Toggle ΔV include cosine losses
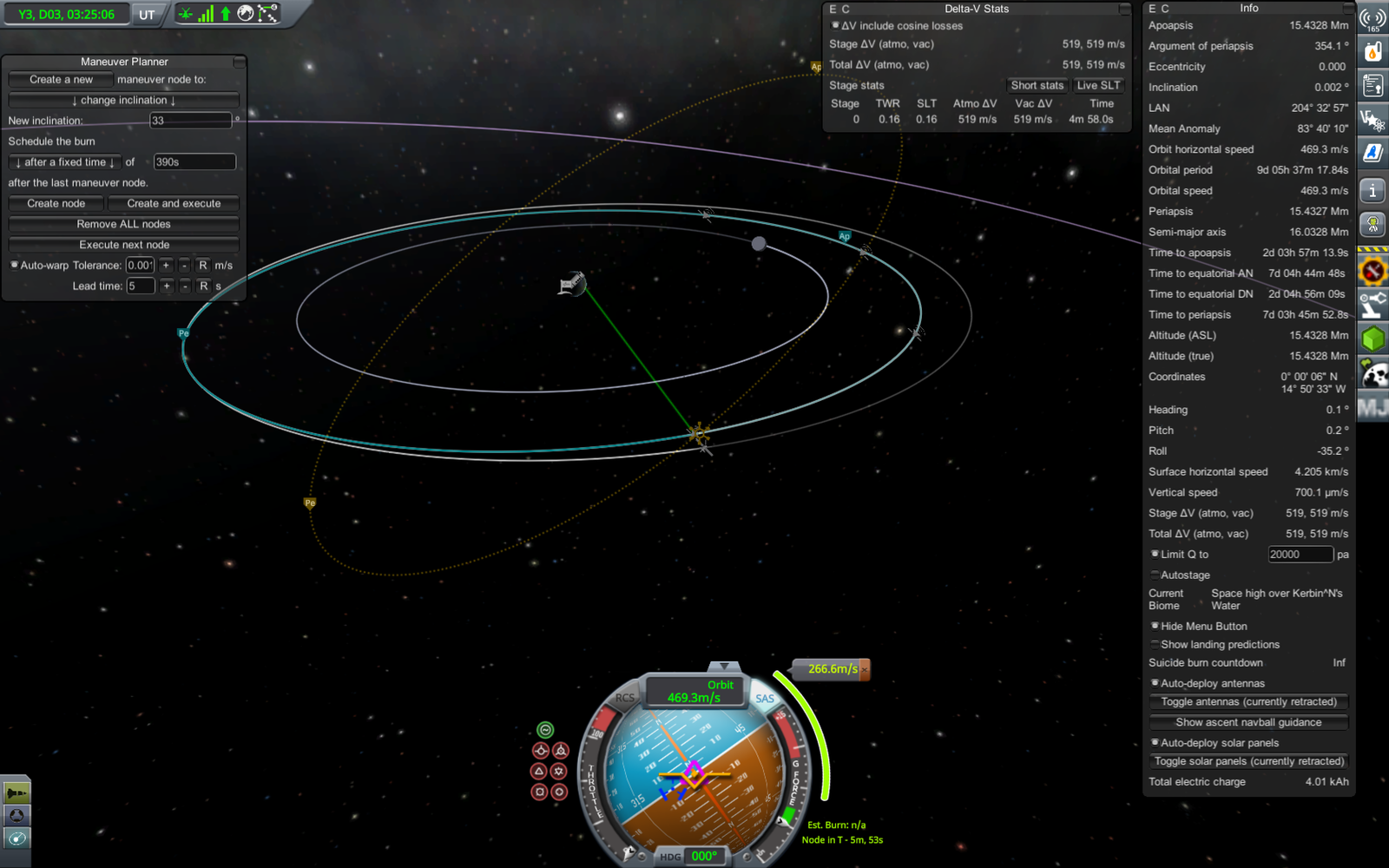The image size is (1389, 868). click(x=835, y=26)
